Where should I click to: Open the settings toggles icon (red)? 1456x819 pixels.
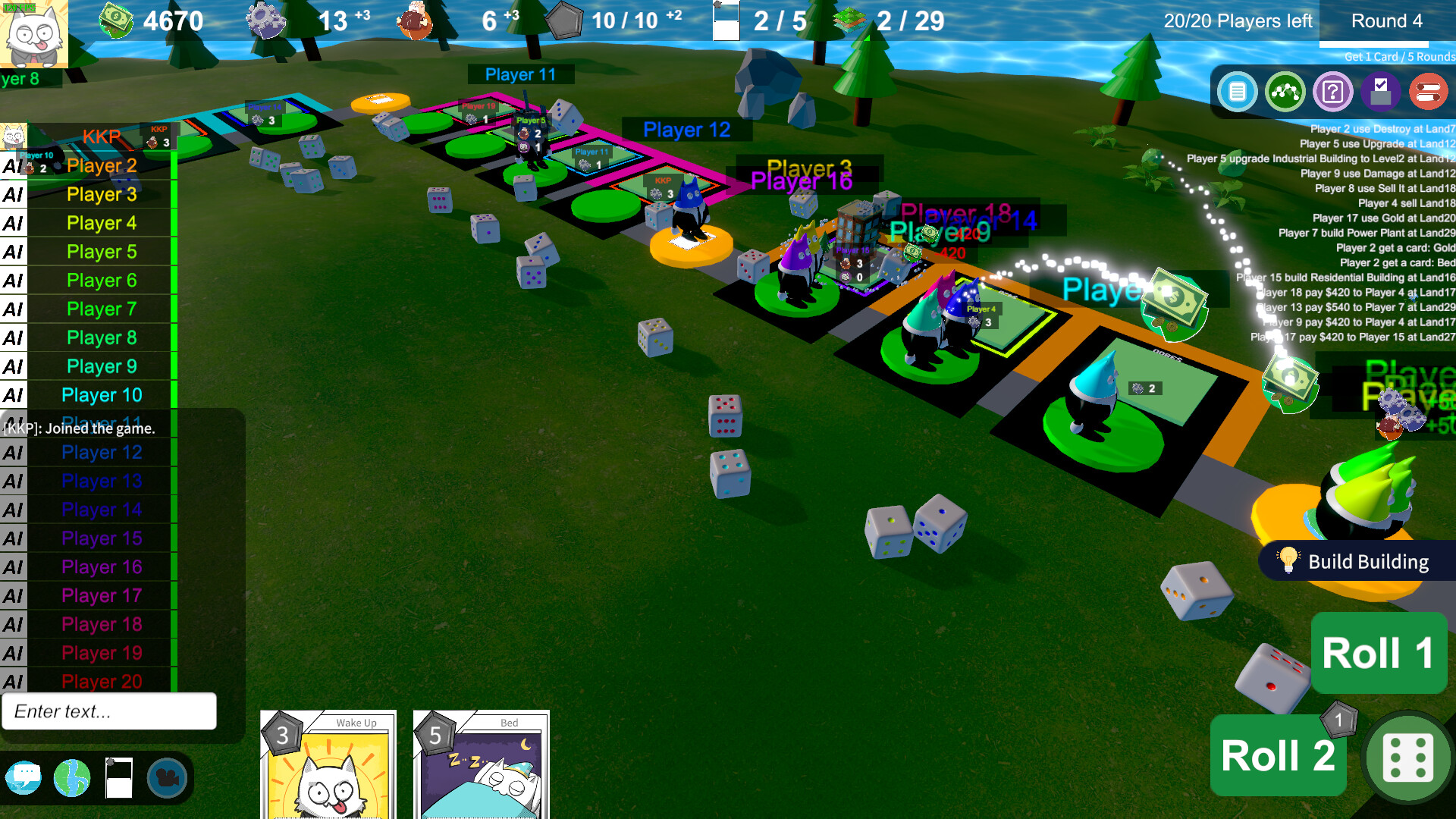click(1428, 92)
